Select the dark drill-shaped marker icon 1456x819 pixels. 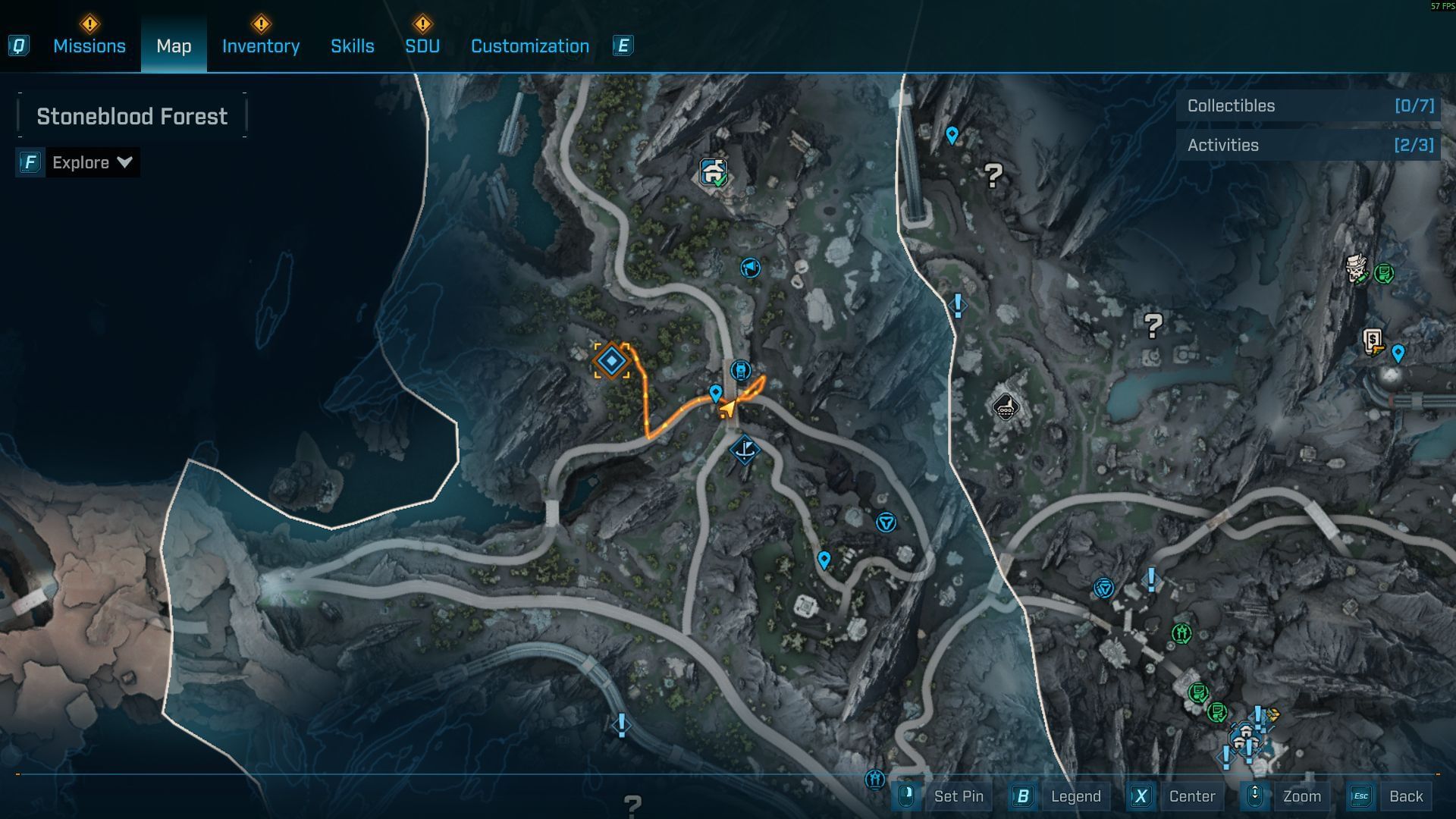pyautogui.click(x=1005, y=408)
